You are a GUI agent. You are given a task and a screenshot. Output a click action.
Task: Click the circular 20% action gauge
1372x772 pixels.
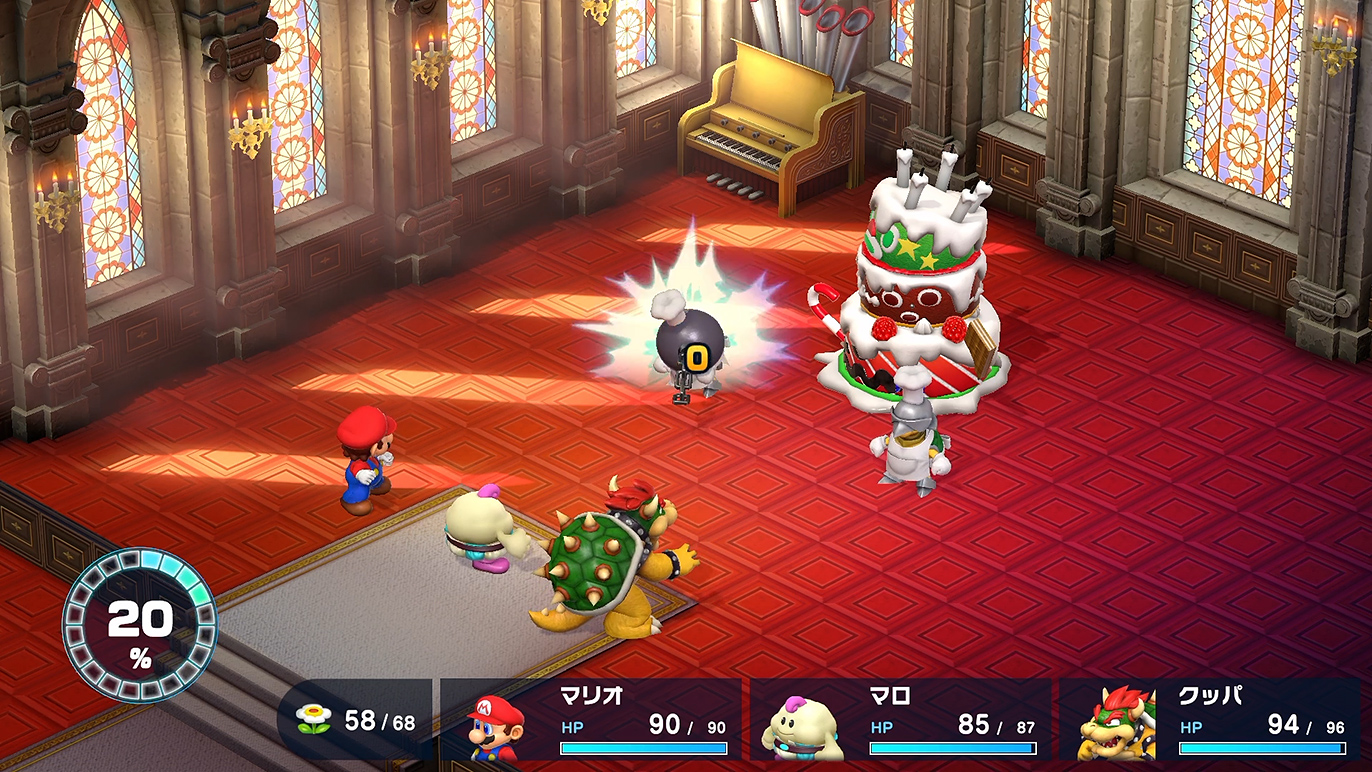pos(140,626)
